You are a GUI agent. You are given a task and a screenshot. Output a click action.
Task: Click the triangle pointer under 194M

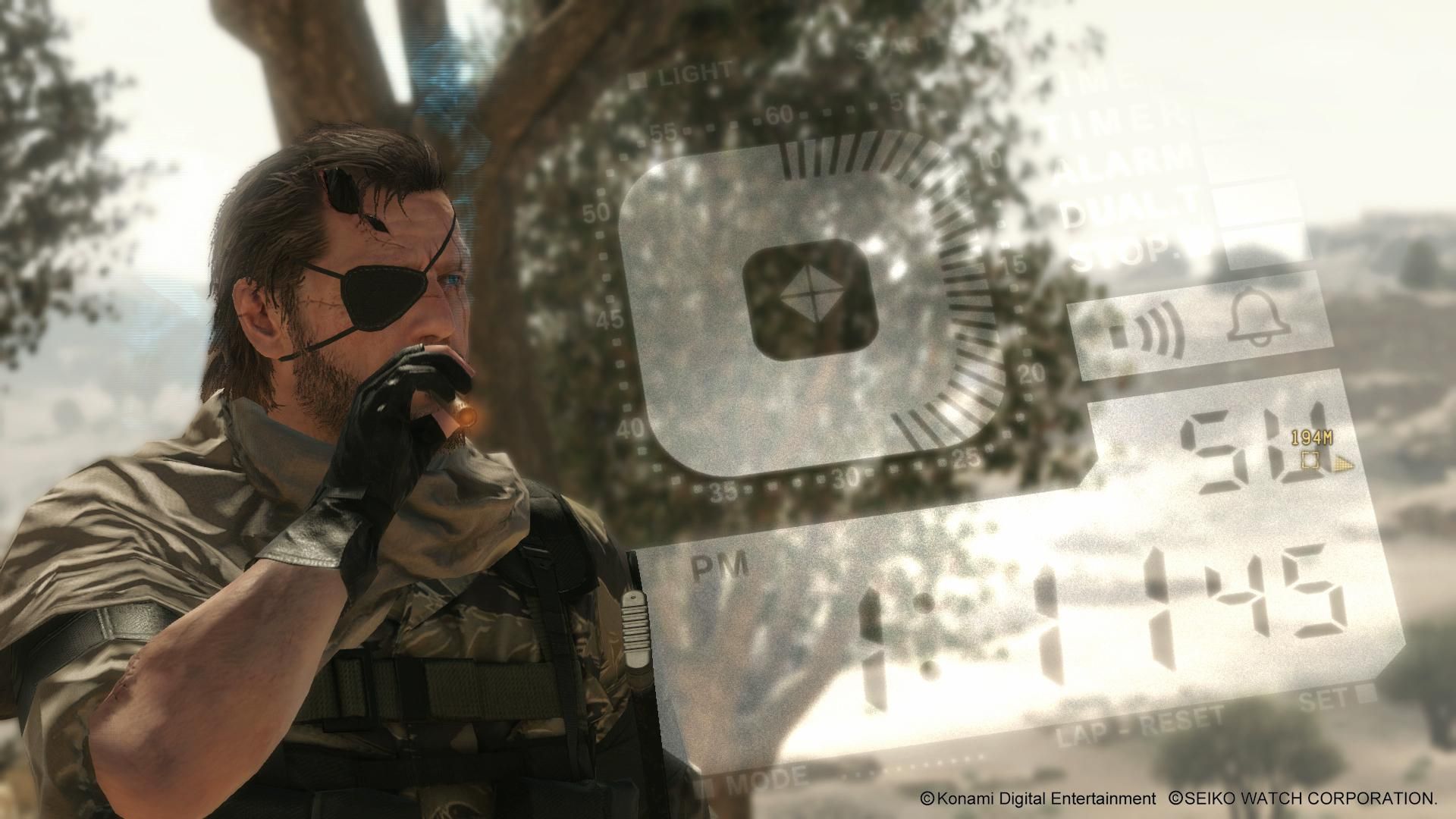tap(1344, 464)
